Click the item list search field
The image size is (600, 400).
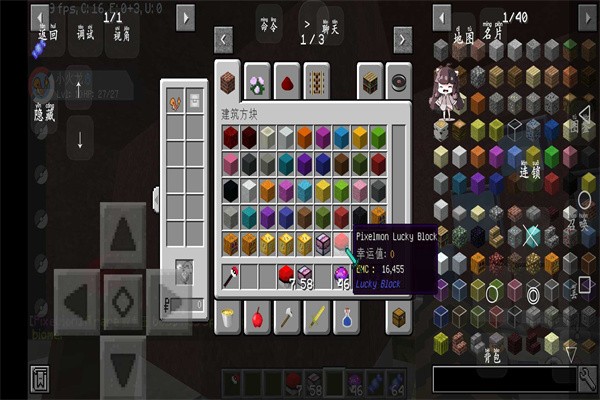(503, 378)
